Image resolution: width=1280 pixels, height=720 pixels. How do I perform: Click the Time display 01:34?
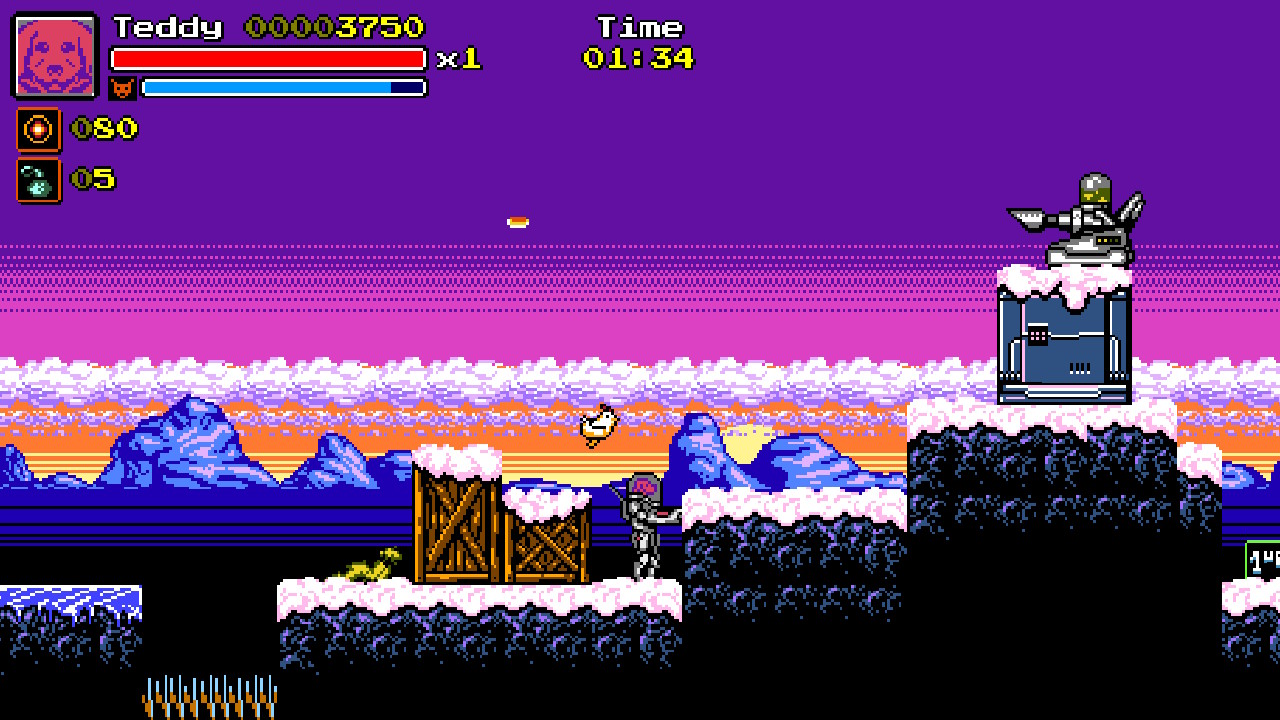point(640,58)
